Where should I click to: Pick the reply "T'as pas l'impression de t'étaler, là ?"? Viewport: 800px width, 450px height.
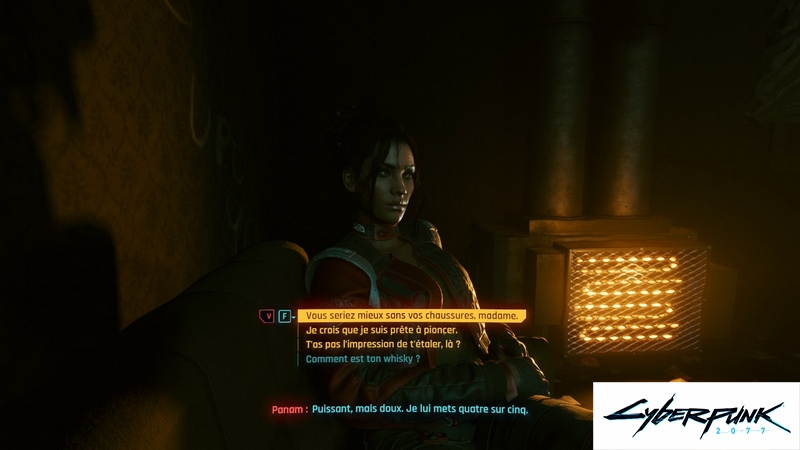pyautogui.click(x=383, y=344)
